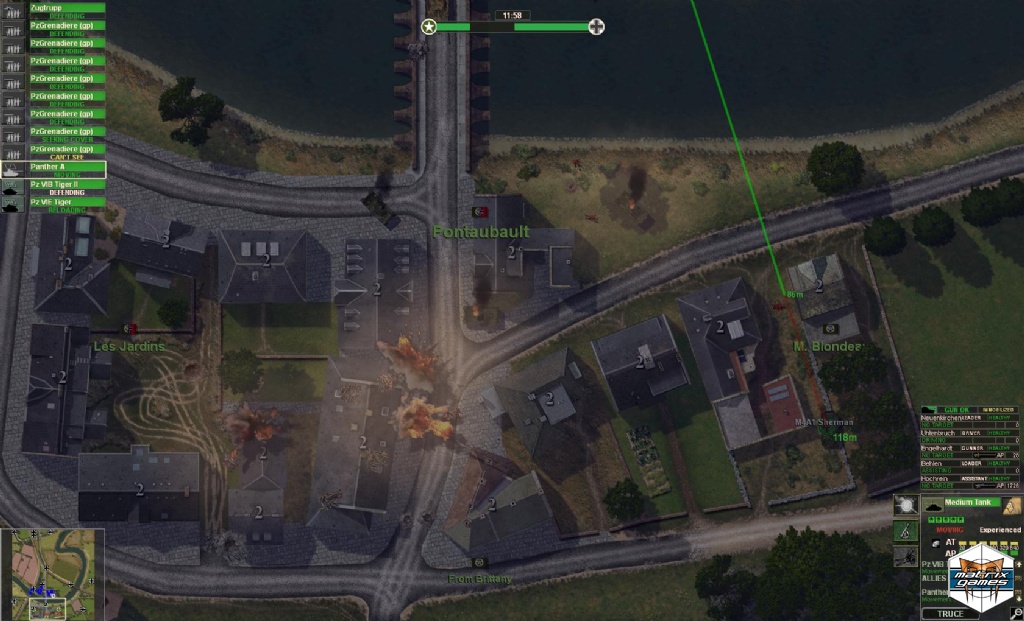Call the mortar barrage support icon
The image size is (1024, 621).
pos(904,529)
